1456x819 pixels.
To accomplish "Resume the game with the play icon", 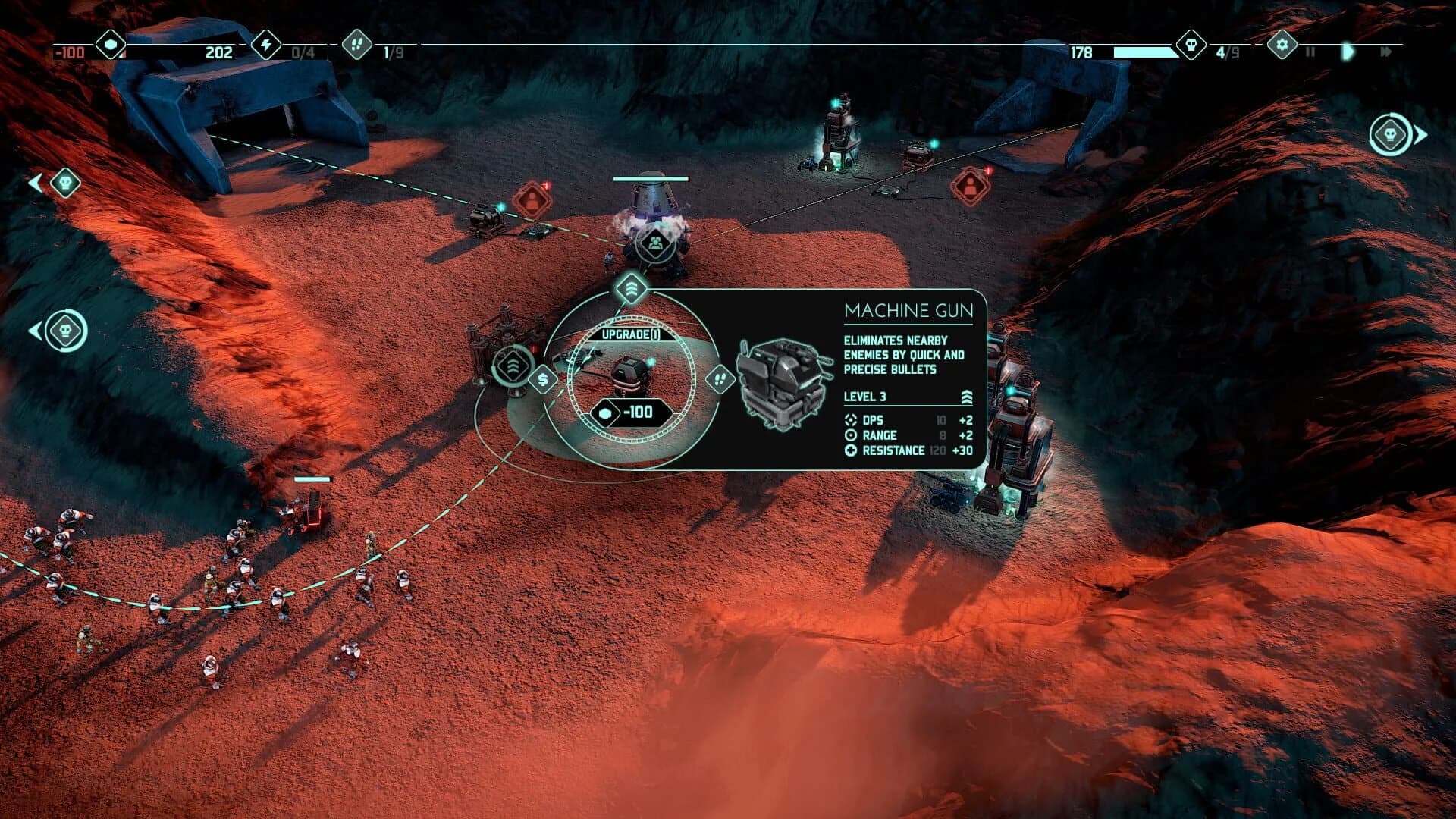I will (1347, 53).
